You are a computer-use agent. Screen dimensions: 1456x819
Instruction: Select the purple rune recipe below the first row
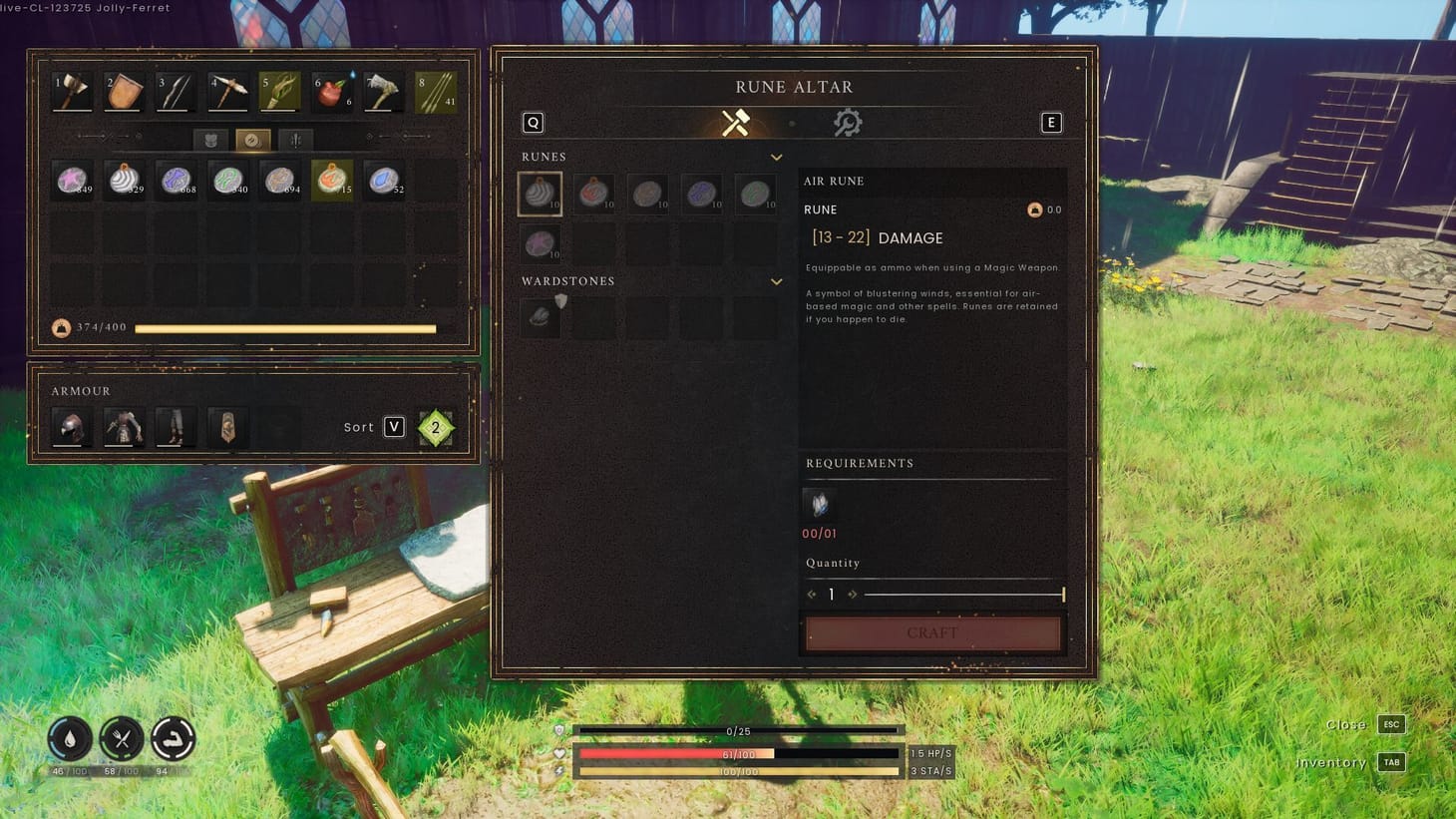click(540, 243)
